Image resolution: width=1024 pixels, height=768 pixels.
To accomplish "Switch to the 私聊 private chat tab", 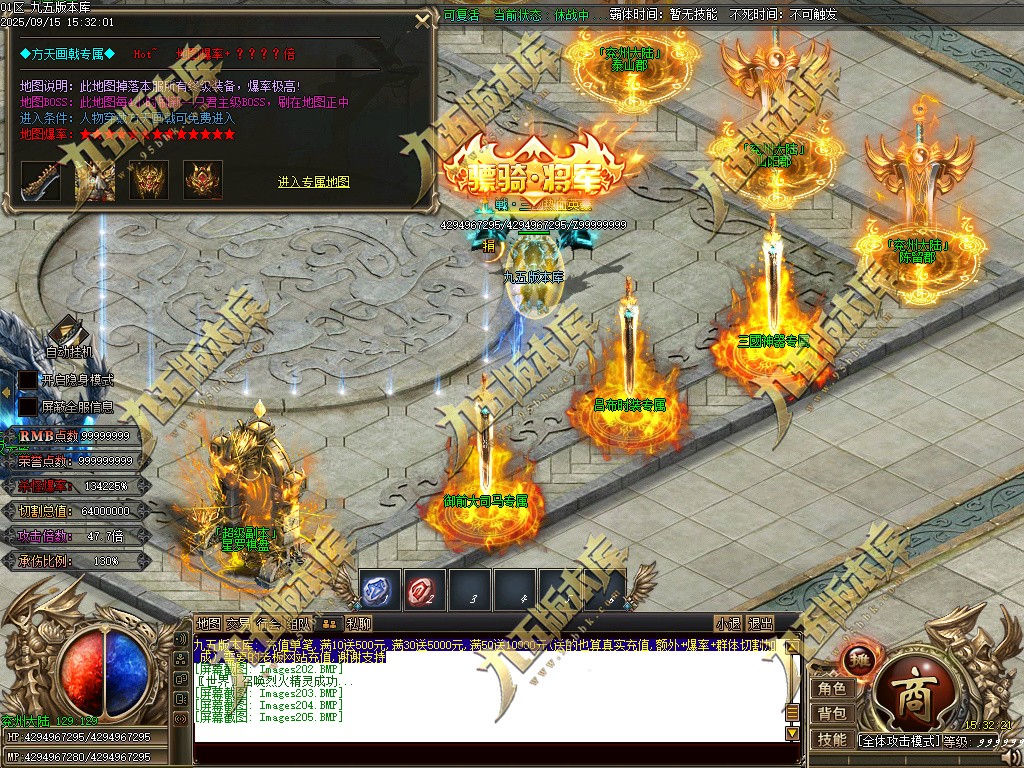I will point(358,624).
